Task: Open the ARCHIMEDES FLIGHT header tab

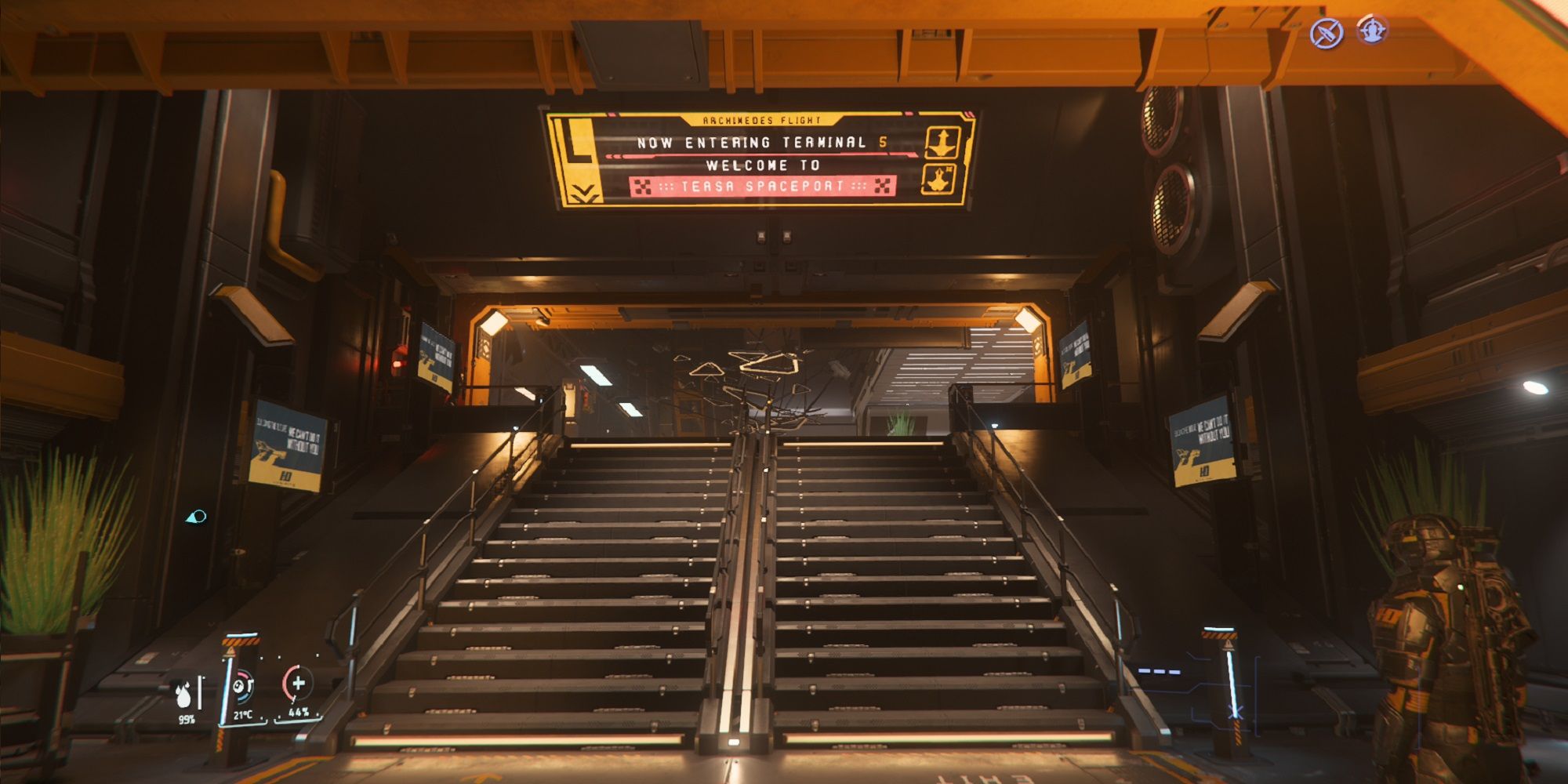Action: (760, 119)
